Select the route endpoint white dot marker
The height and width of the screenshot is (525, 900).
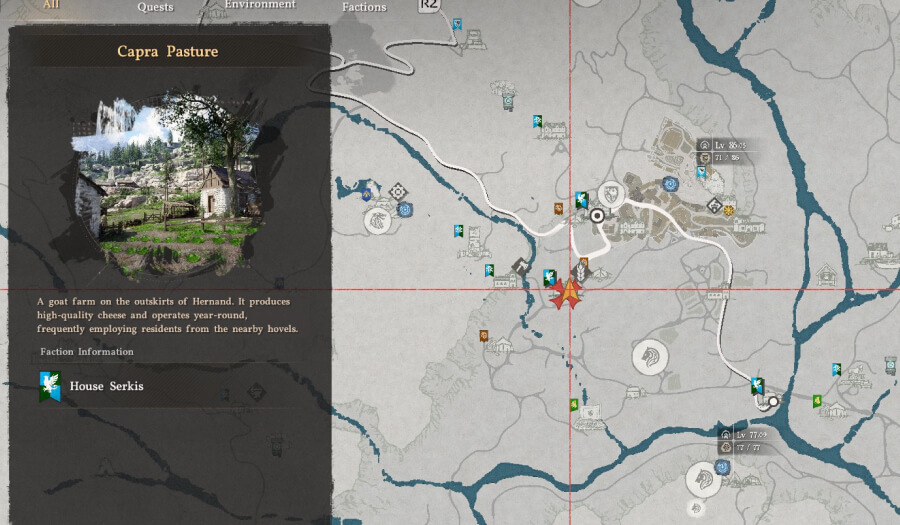(773, 400)
